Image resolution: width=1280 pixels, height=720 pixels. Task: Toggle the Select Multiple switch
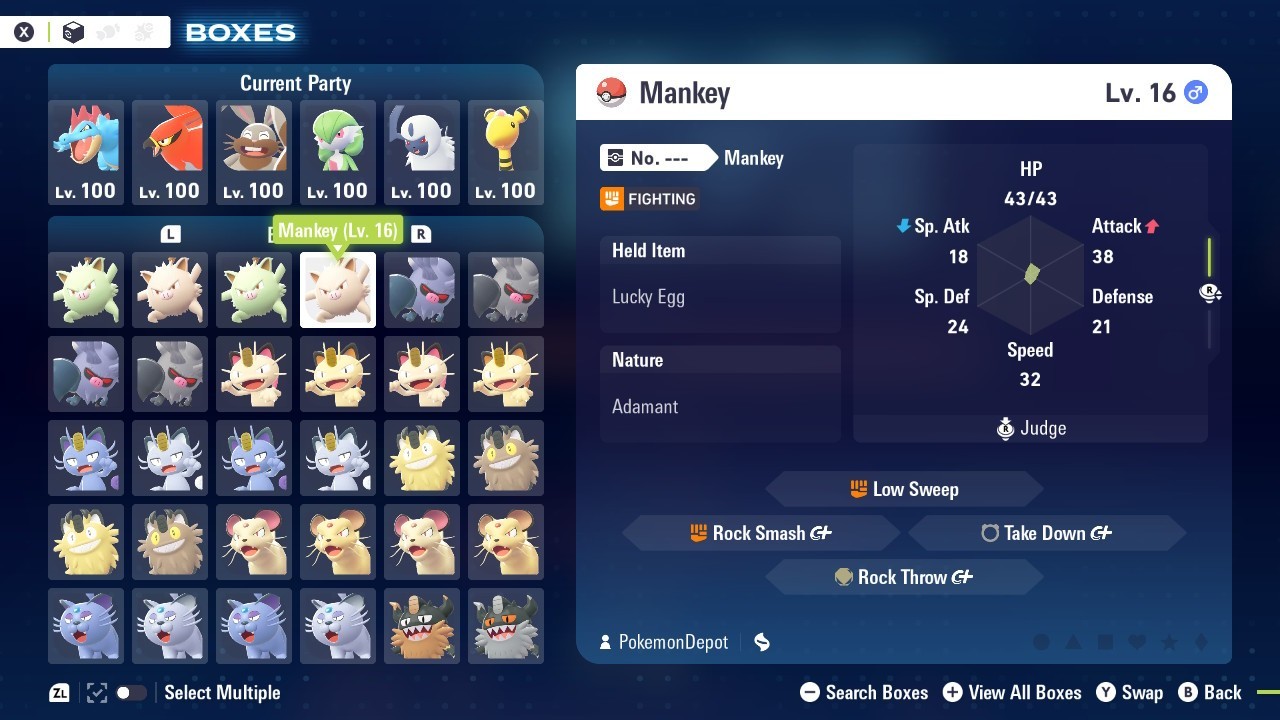pyautogui.click(x=131, y=692)
